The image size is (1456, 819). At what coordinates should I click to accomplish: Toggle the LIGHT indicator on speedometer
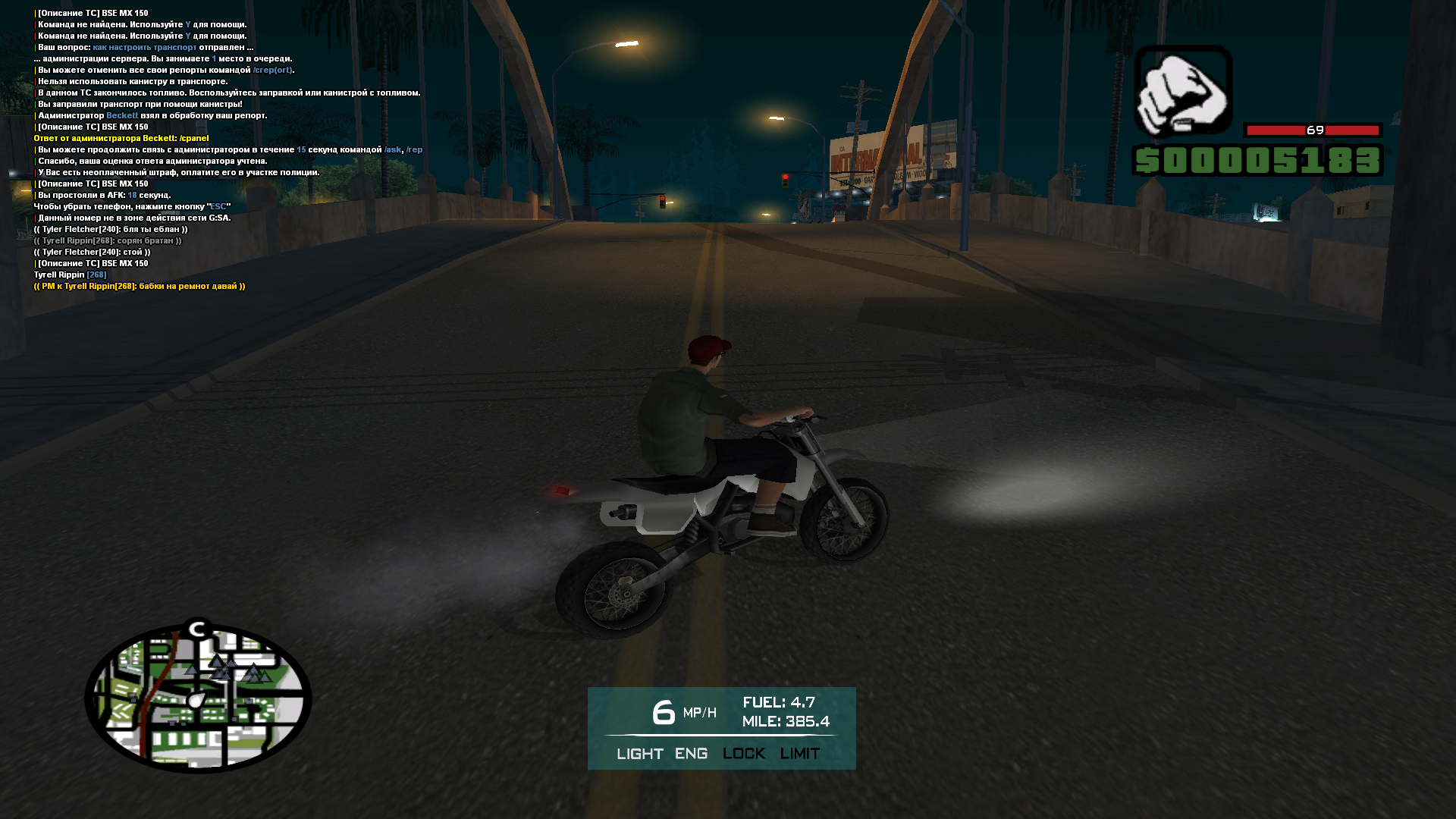coord(639,754)
